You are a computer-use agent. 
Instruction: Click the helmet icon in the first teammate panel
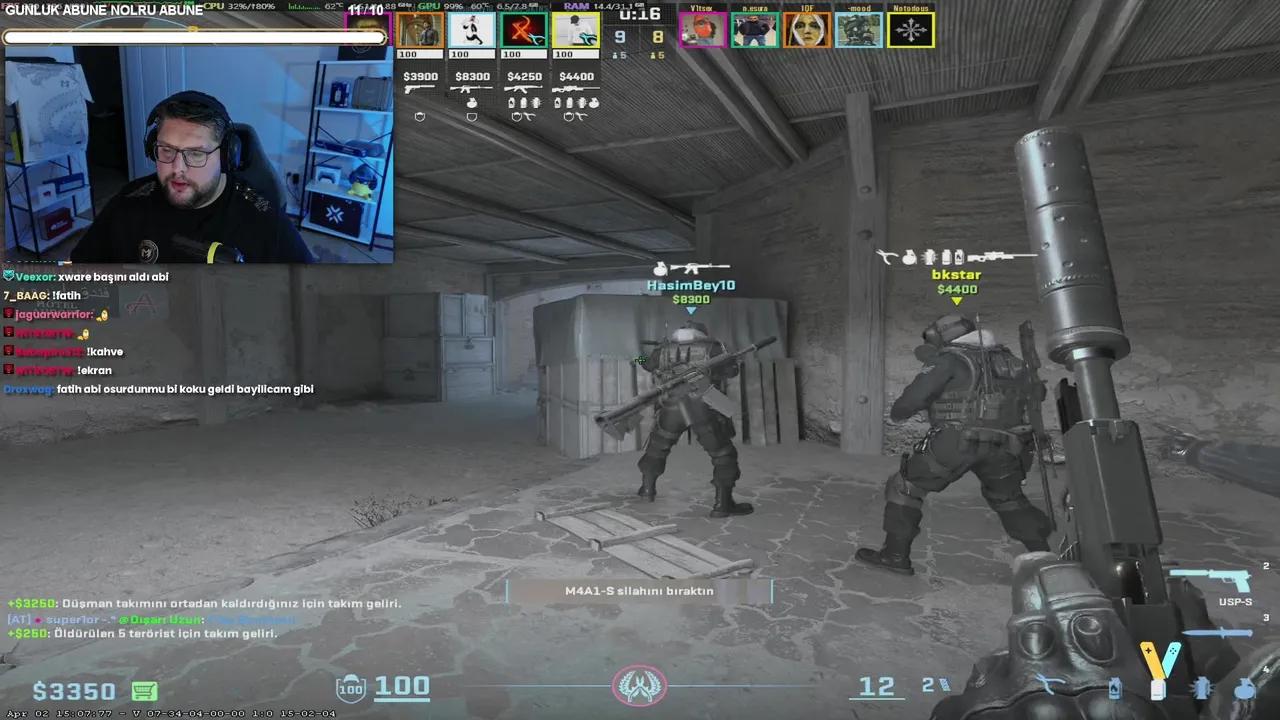[419, 116]
